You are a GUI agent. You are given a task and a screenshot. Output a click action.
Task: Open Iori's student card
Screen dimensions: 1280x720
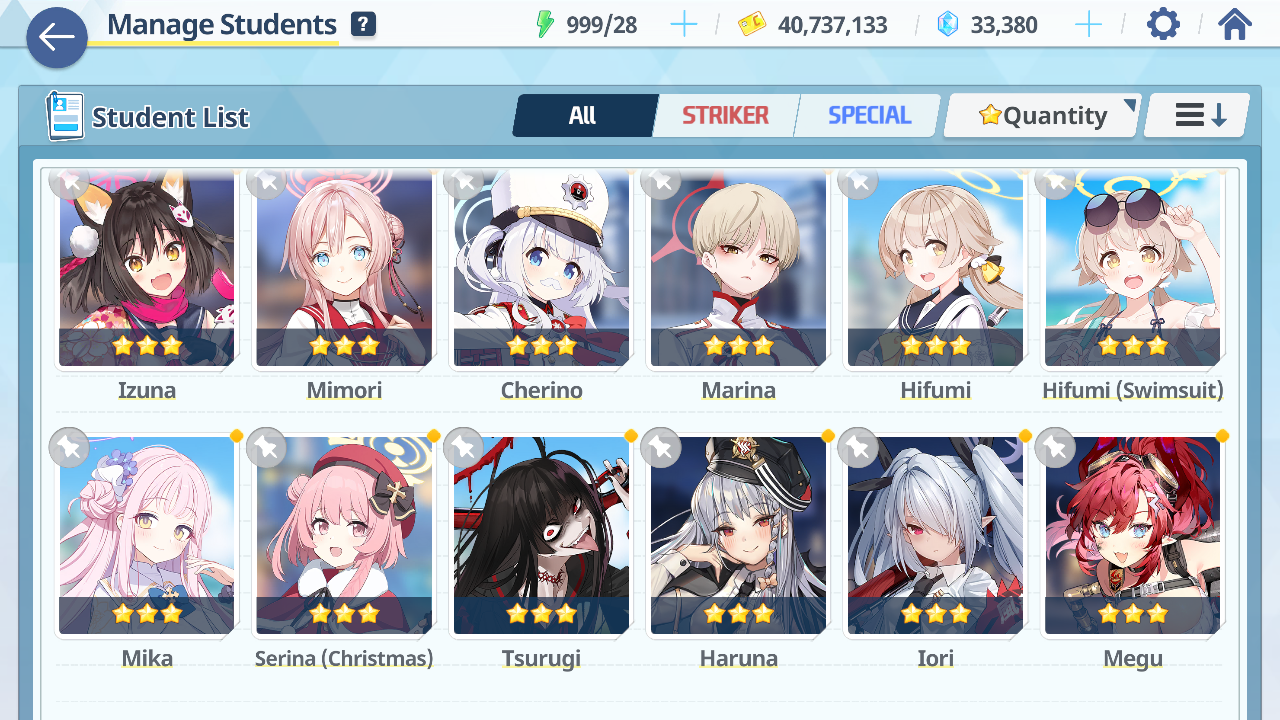pyautogui.click(x=935, y=535)
